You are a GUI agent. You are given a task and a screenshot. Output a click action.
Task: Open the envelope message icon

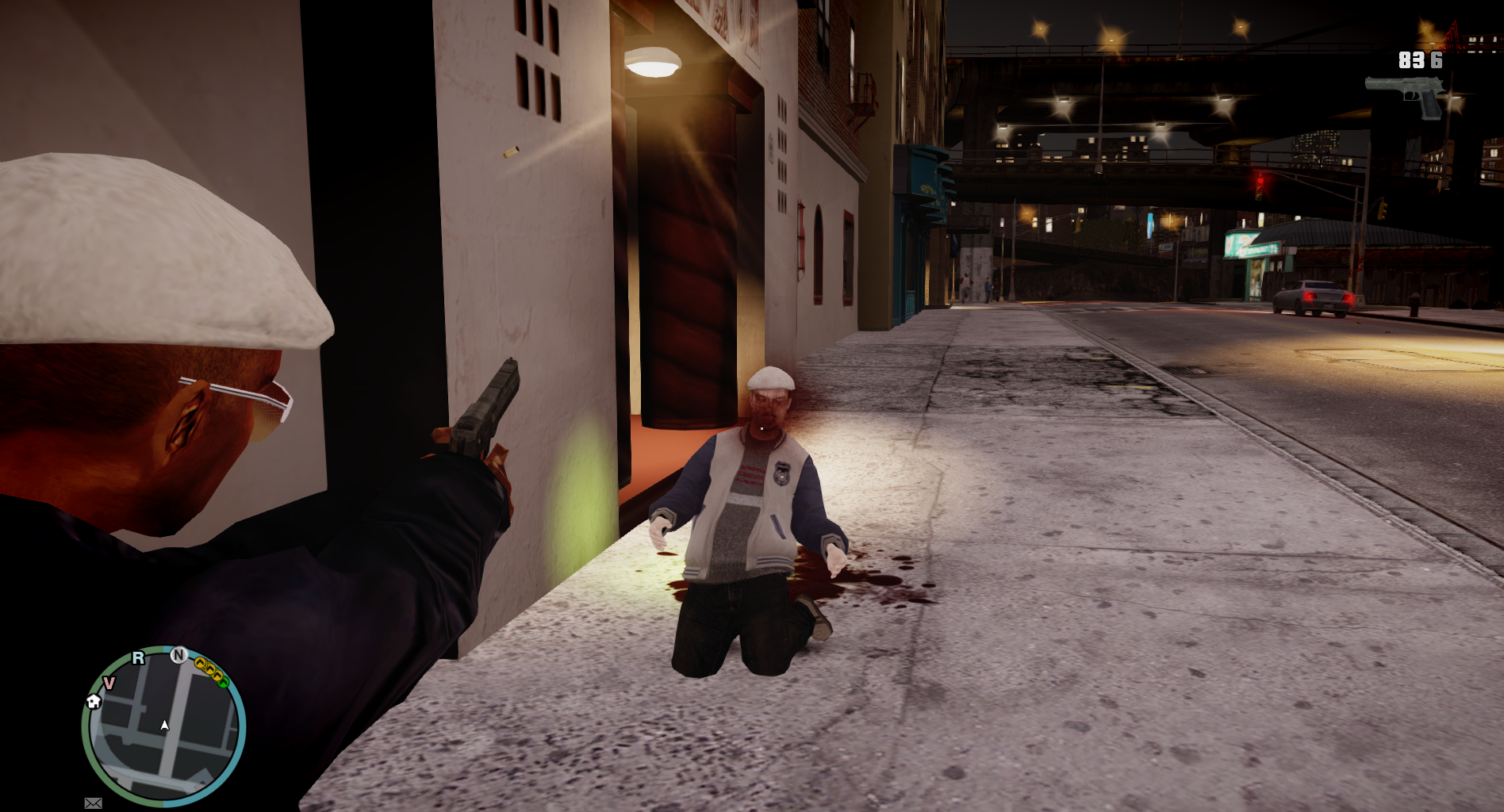(93, 803)
